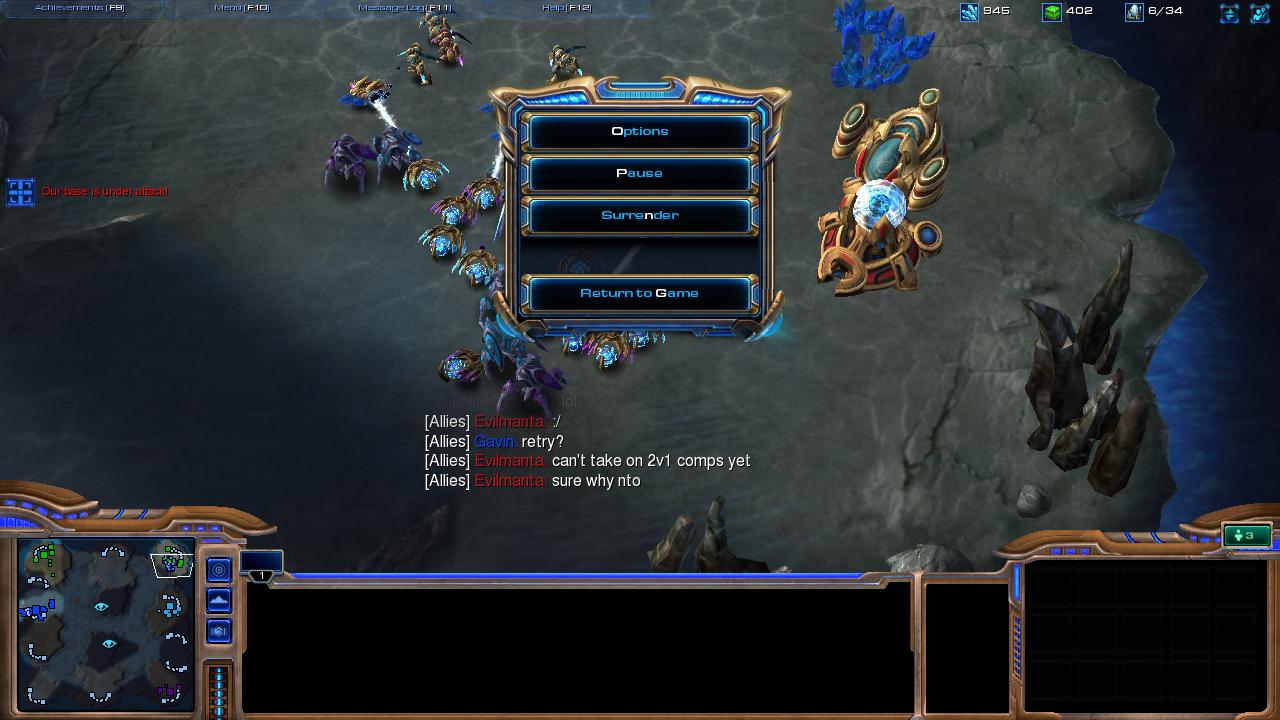Toggle the minimap alliance colors button
Viewport: 1280px width, 720px height.
(219, 631)
